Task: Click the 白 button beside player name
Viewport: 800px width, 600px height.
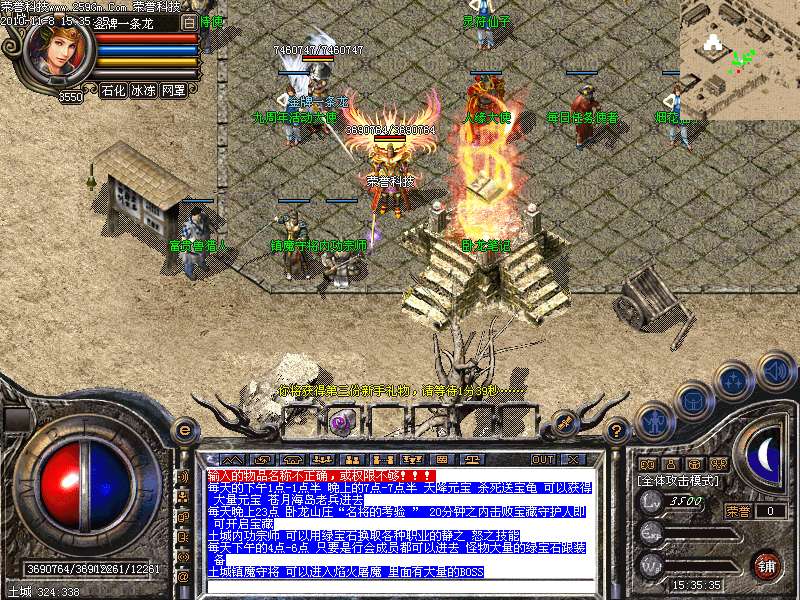Action: (190, 21)
